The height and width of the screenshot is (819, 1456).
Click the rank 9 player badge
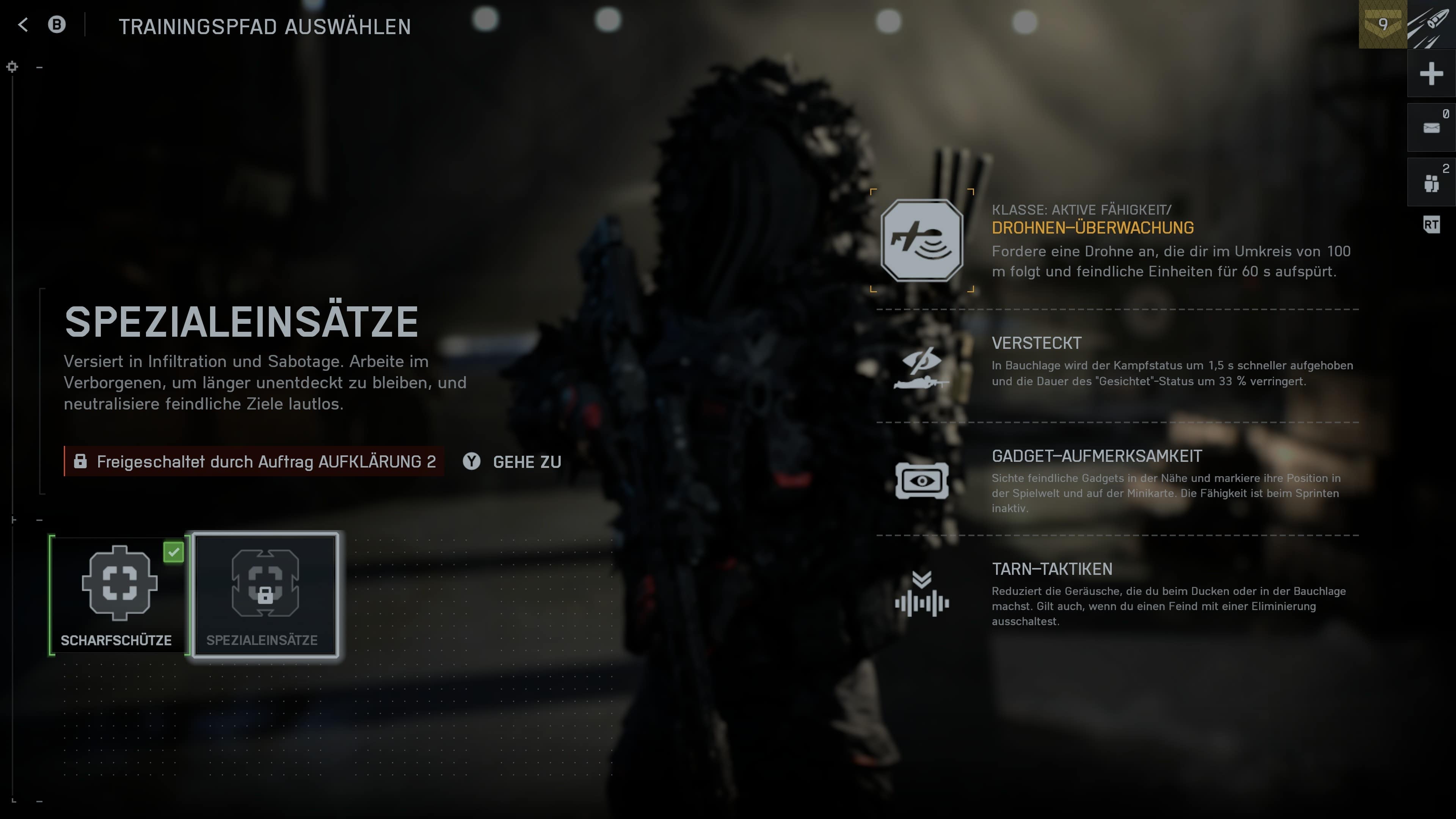pos(1382,24)
